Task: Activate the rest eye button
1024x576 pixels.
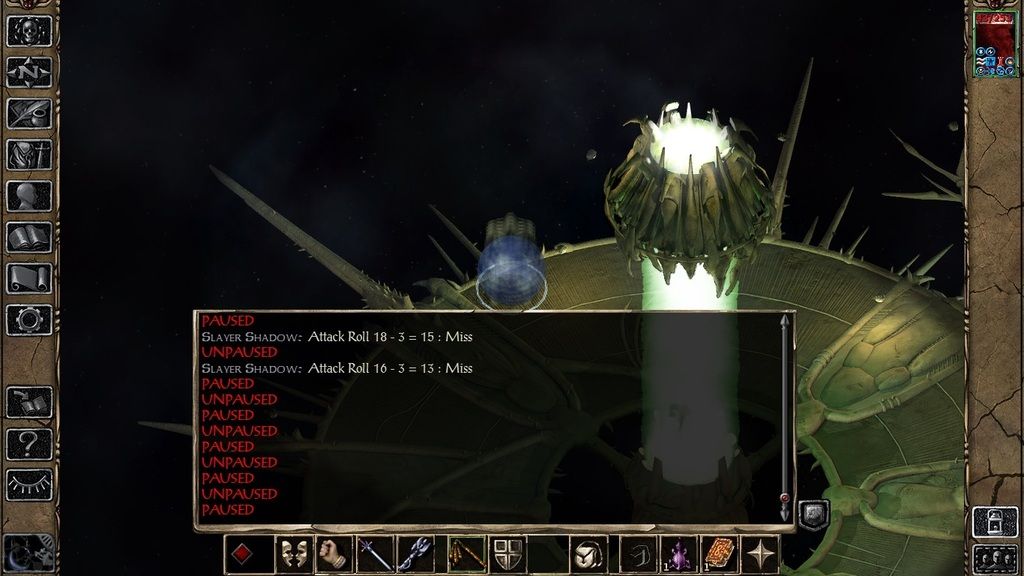Action: click(29, 485)
